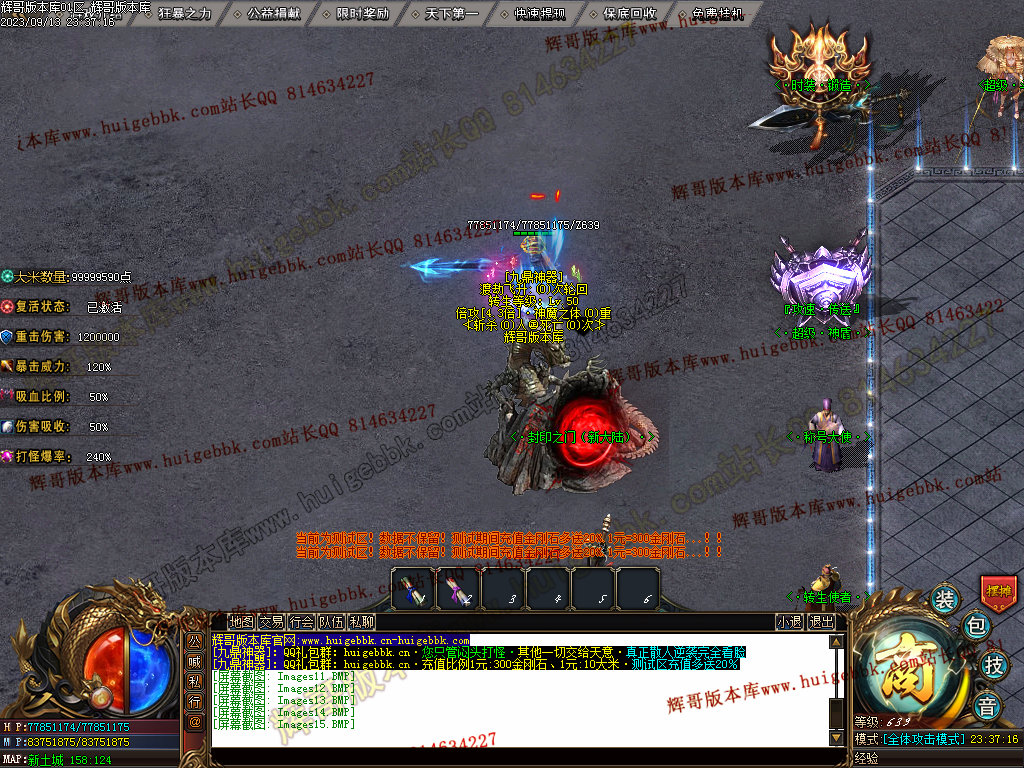Image resolution: width=1024 pixels, height=768 pixels.
Task: Click the 退出 exit game button
Action: click(x=821, y=622)
